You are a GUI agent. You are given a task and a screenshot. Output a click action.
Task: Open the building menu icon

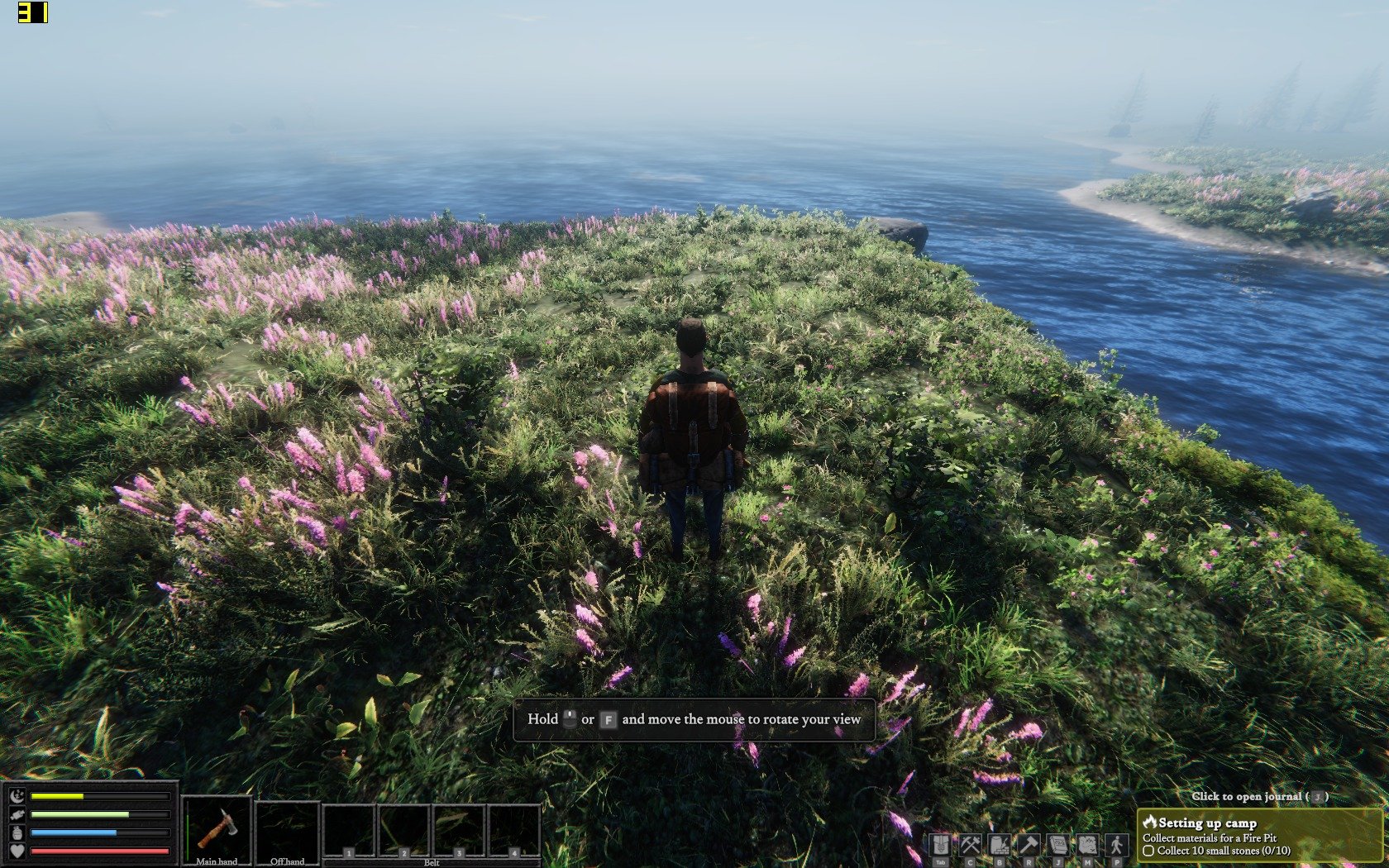pyautogui.click(x=999, y=845)
